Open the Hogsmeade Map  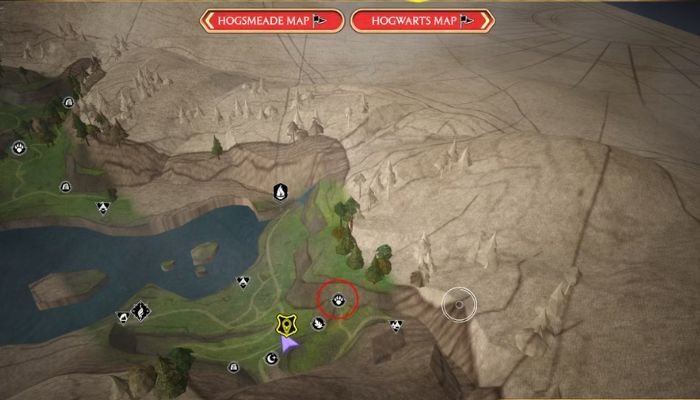(x=272, y=20)
